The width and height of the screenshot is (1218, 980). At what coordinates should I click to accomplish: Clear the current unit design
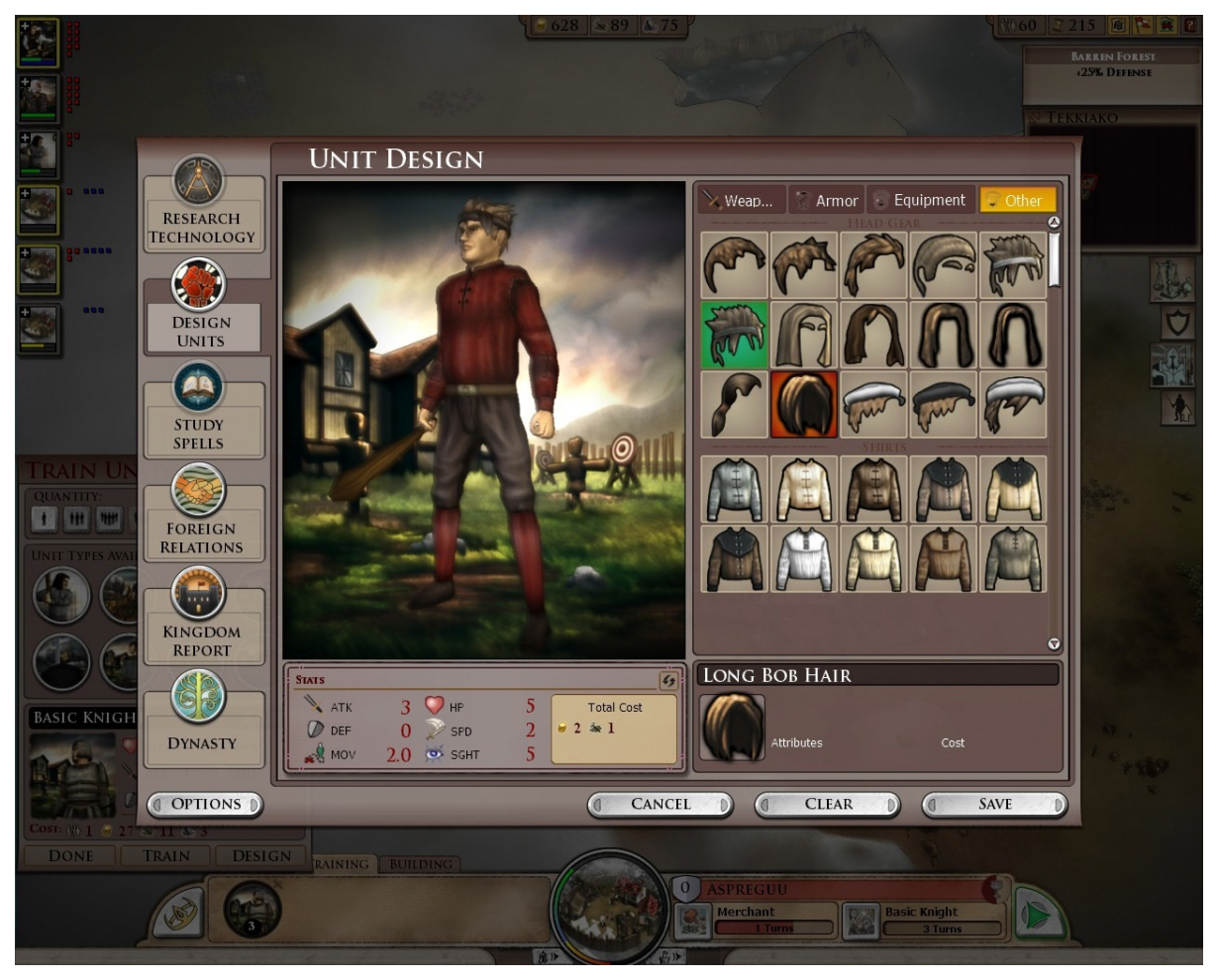coord(828,805)
